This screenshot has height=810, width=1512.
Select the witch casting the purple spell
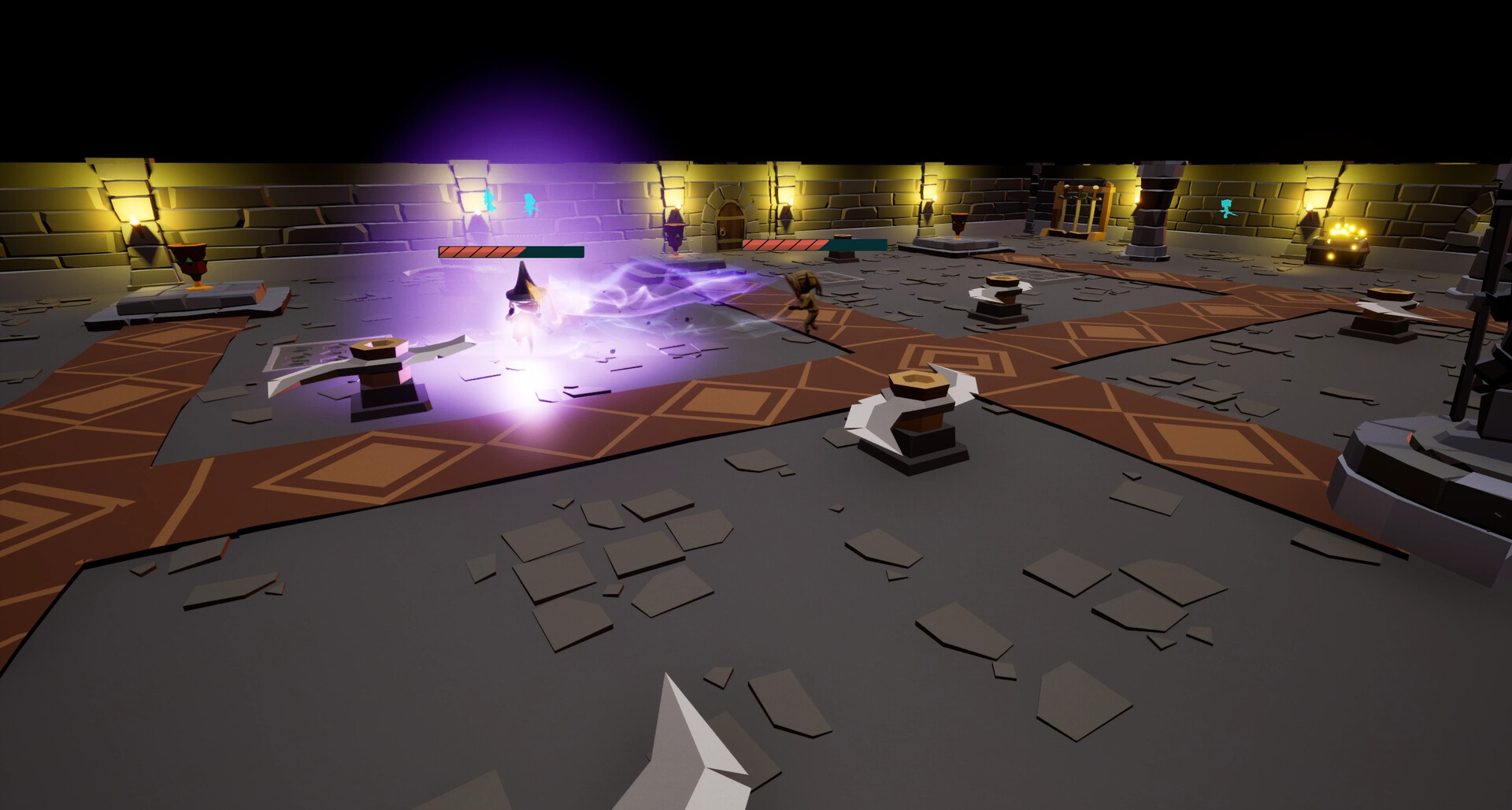pos(524,304)
